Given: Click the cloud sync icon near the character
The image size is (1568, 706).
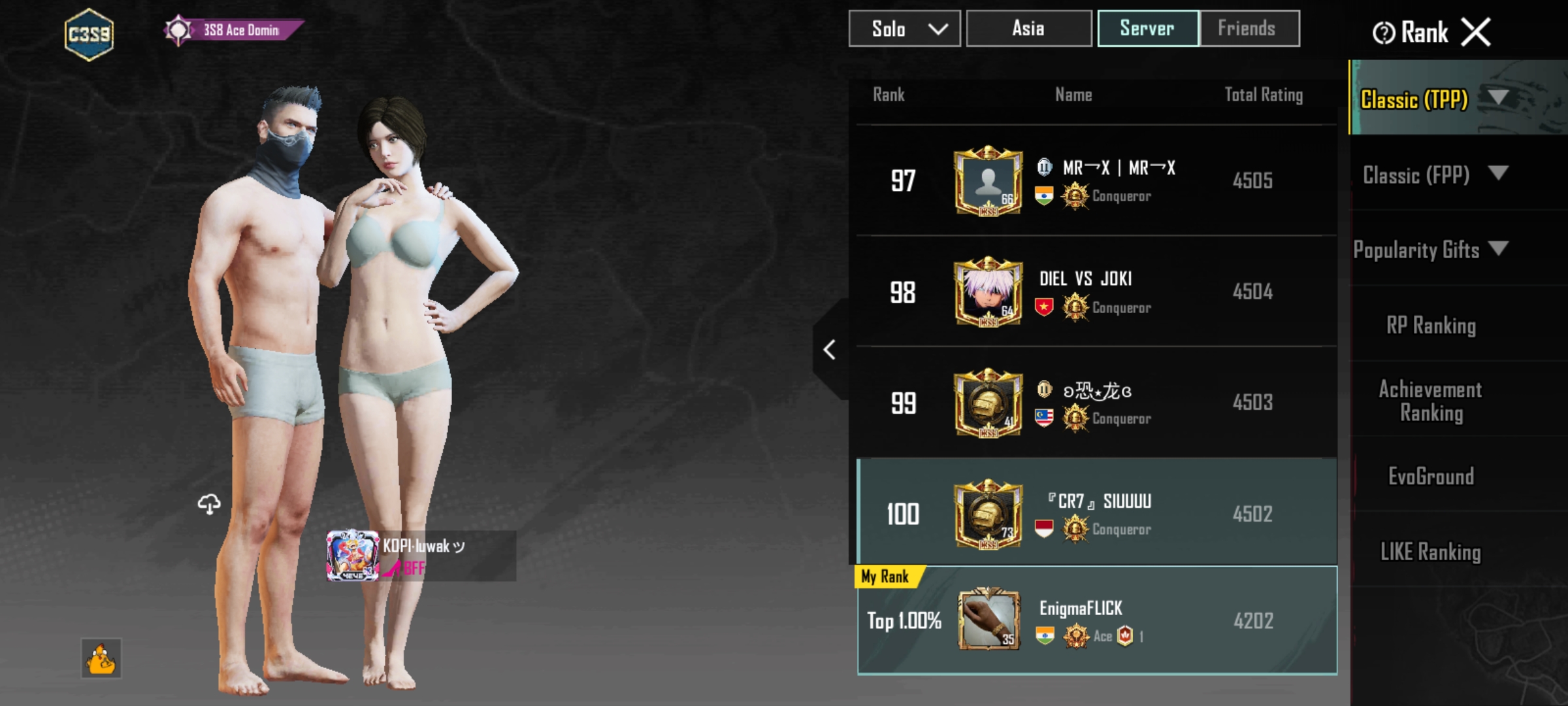Looking at the screenshot, I should point(210,503).
